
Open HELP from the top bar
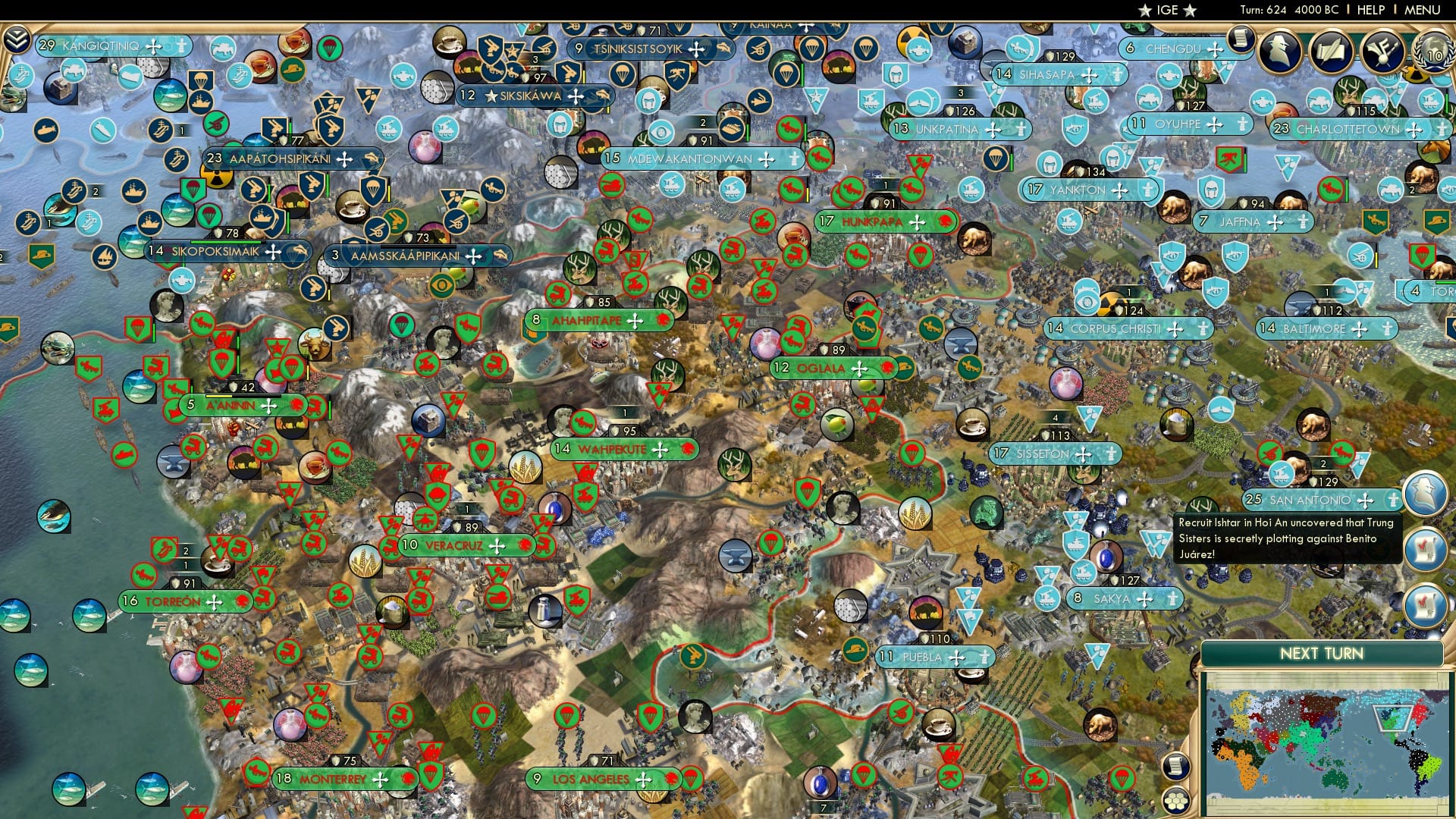pos(1370,10)
